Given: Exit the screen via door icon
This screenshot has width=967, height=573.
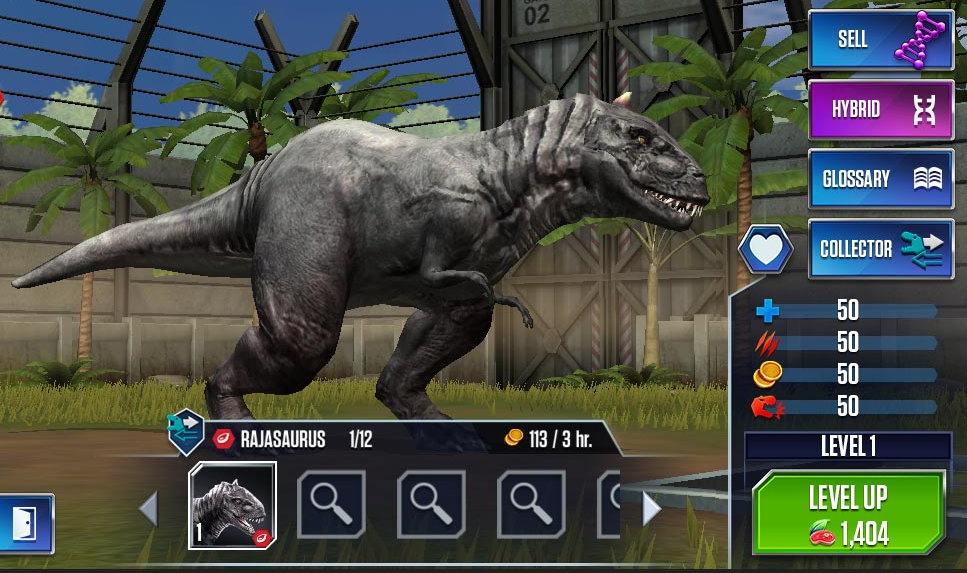Looking at the screenshot, I should (x=24, y=523).
